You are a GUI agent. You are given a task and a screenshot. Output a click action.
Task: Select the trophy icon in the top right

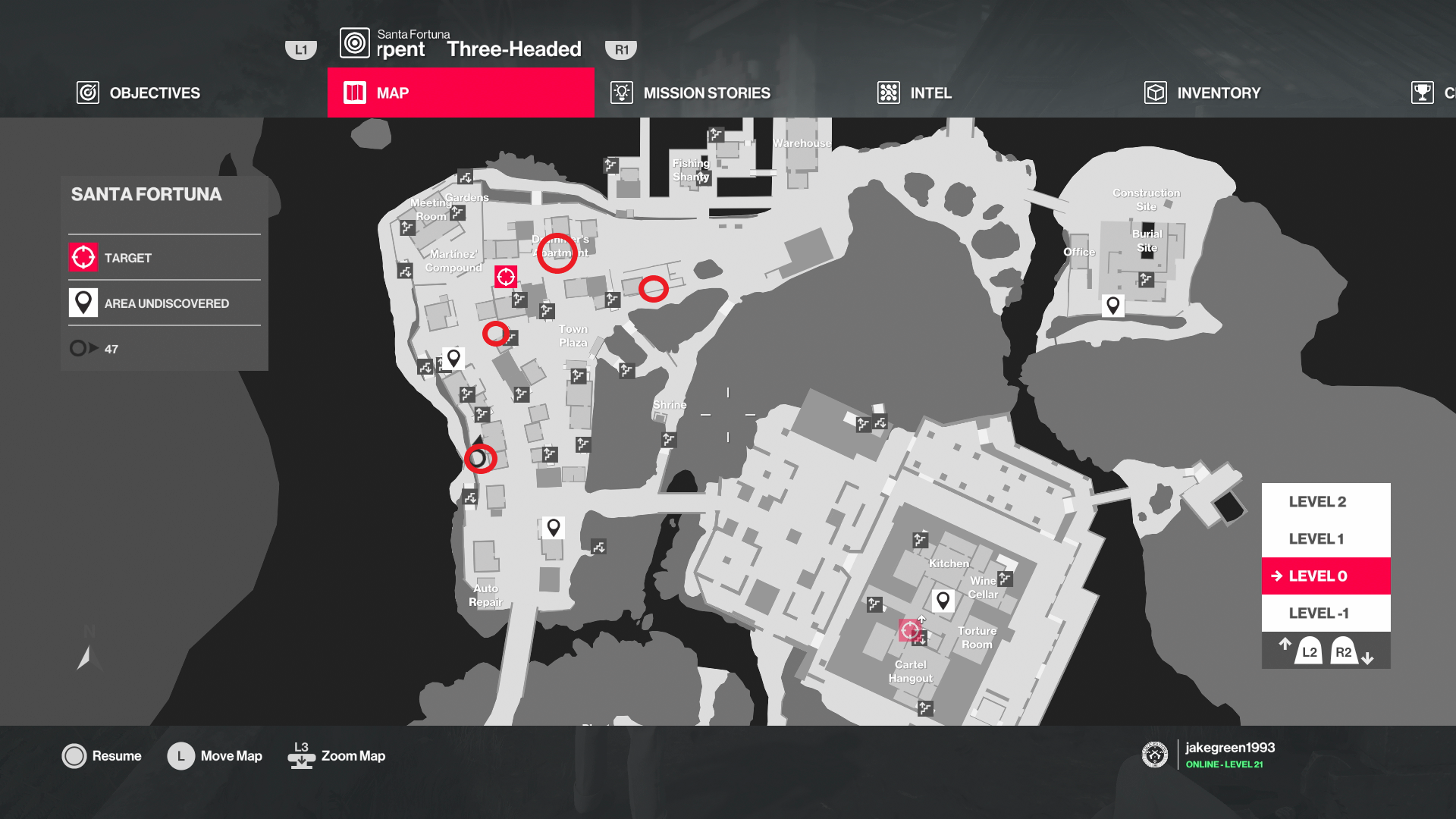1422,93
